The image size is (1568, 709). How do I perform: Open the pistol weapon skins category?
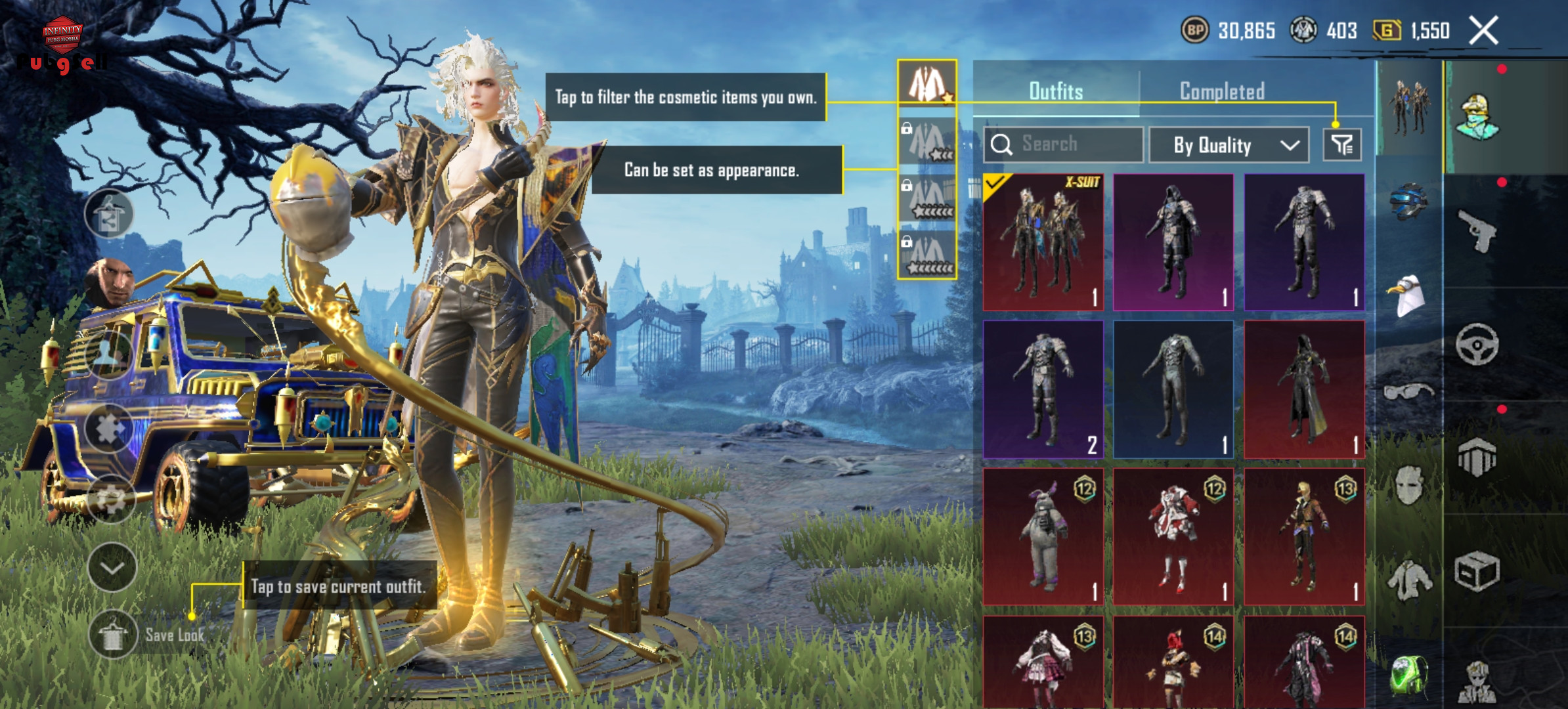pyautogui.click(x=1477, y=231)
